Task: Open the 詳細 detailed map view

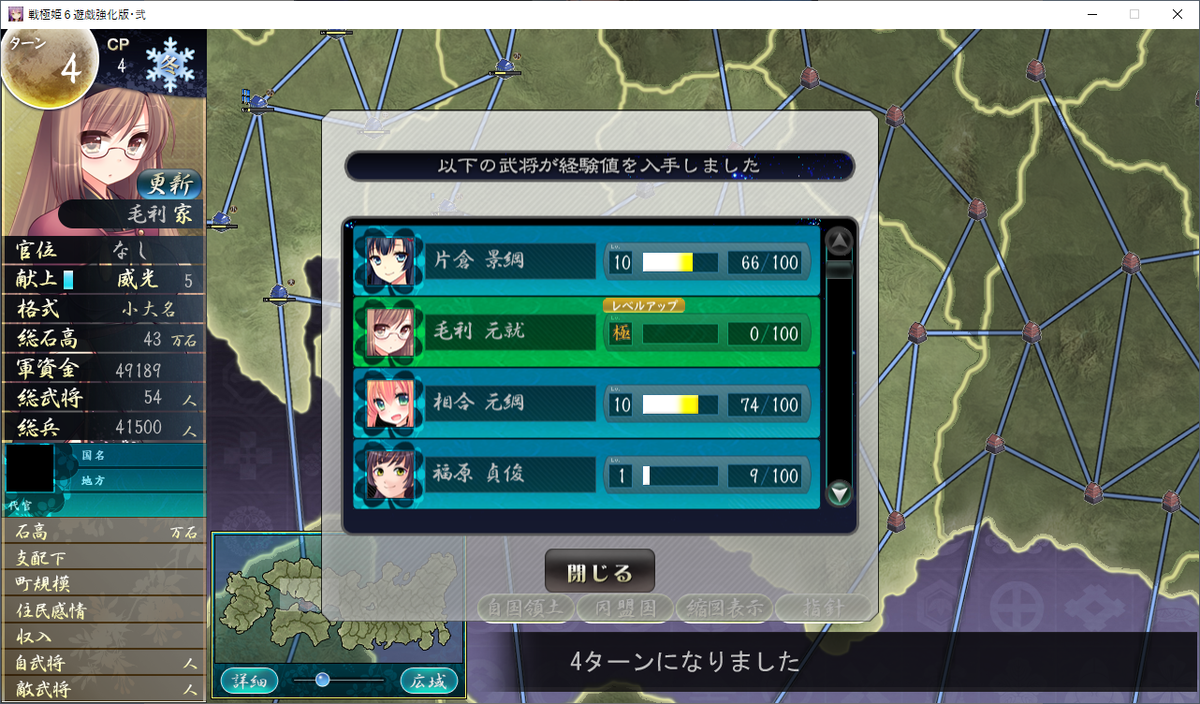Action: point(248,681)
